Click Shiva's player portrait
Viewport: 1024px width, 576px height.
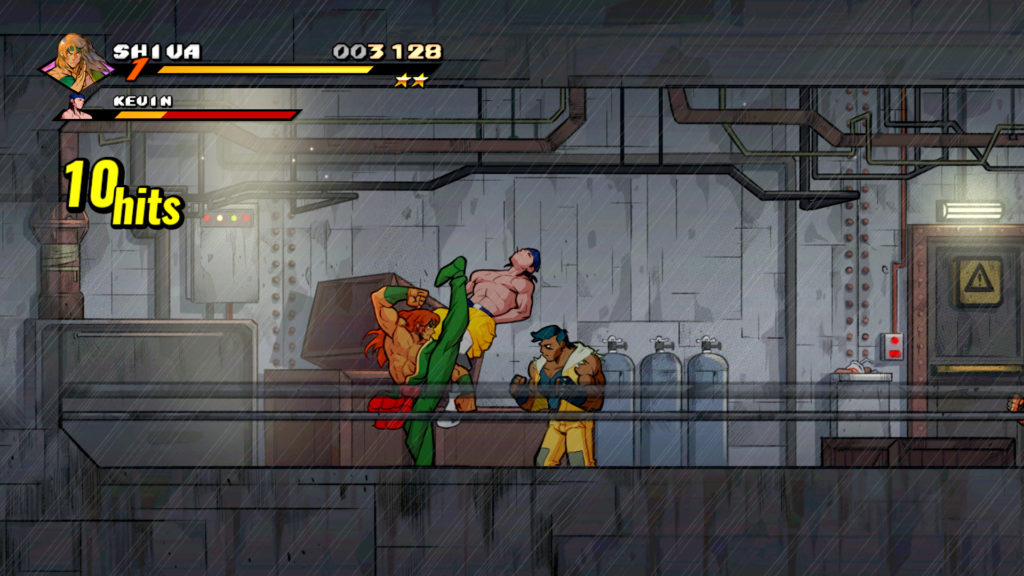coord(77,62)
